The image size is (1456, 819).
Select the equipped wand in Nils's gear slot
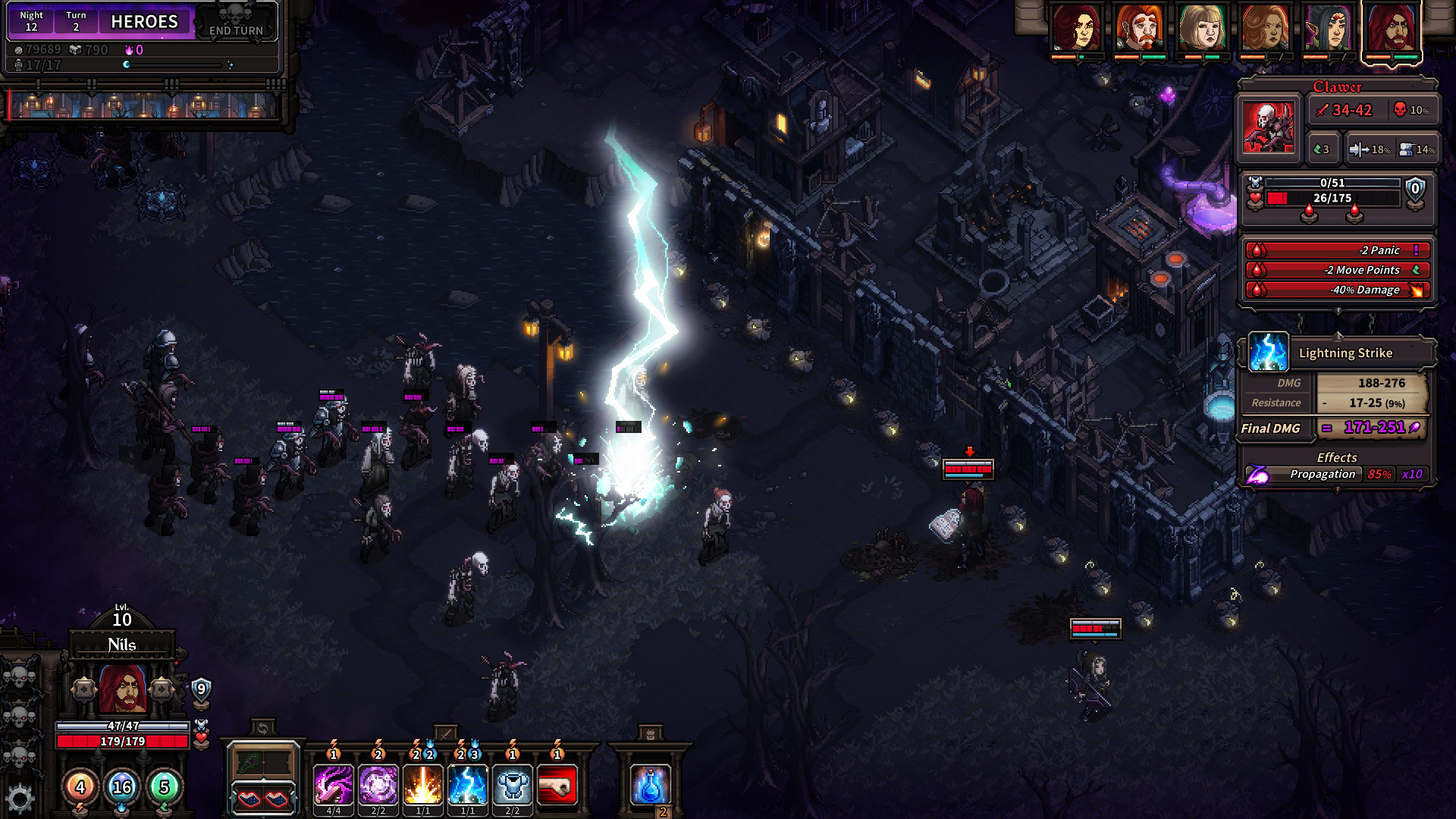click(251, 761)
